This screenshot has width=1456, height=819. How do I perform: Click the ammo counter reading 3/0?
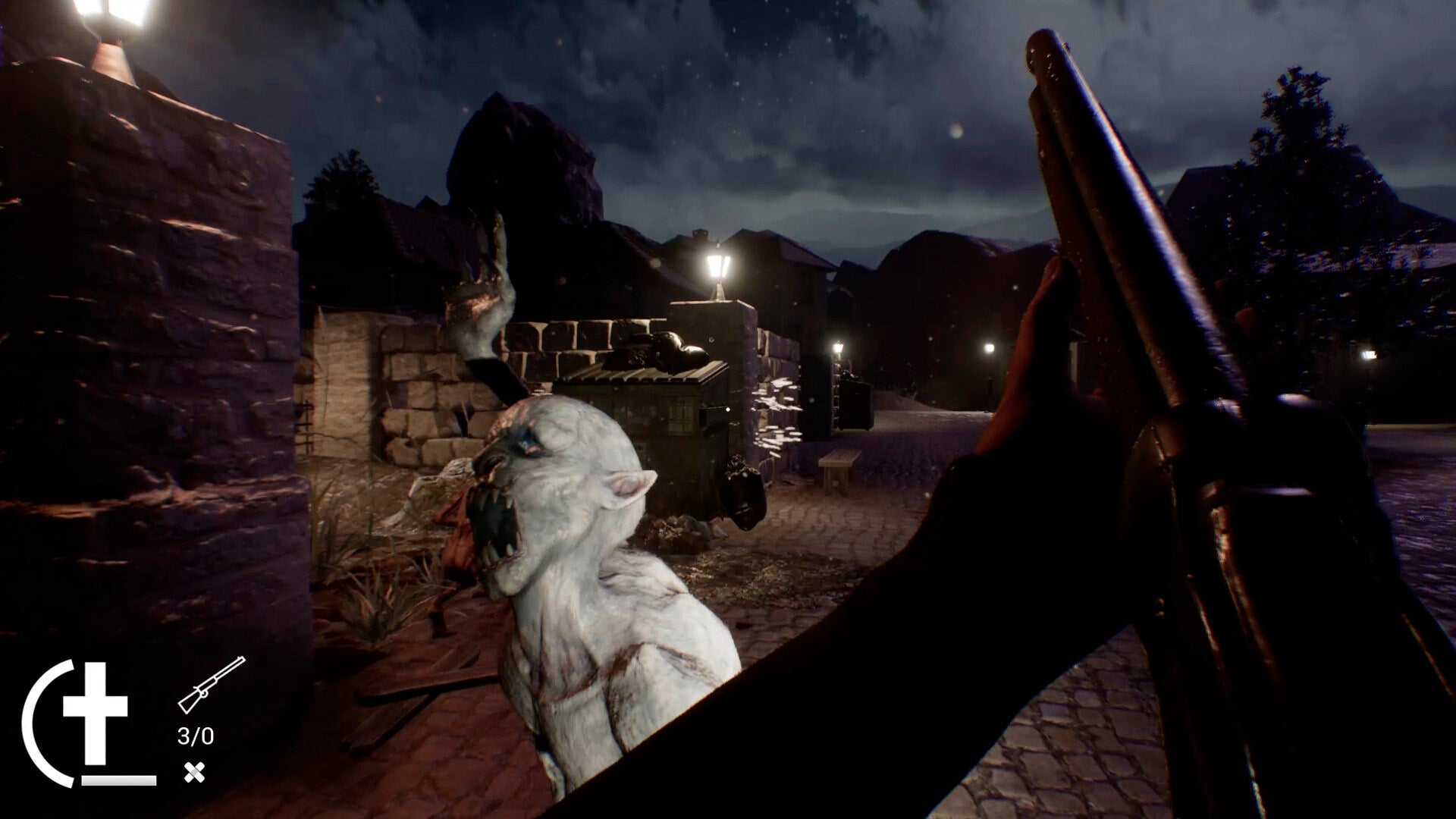coord(194,734)
